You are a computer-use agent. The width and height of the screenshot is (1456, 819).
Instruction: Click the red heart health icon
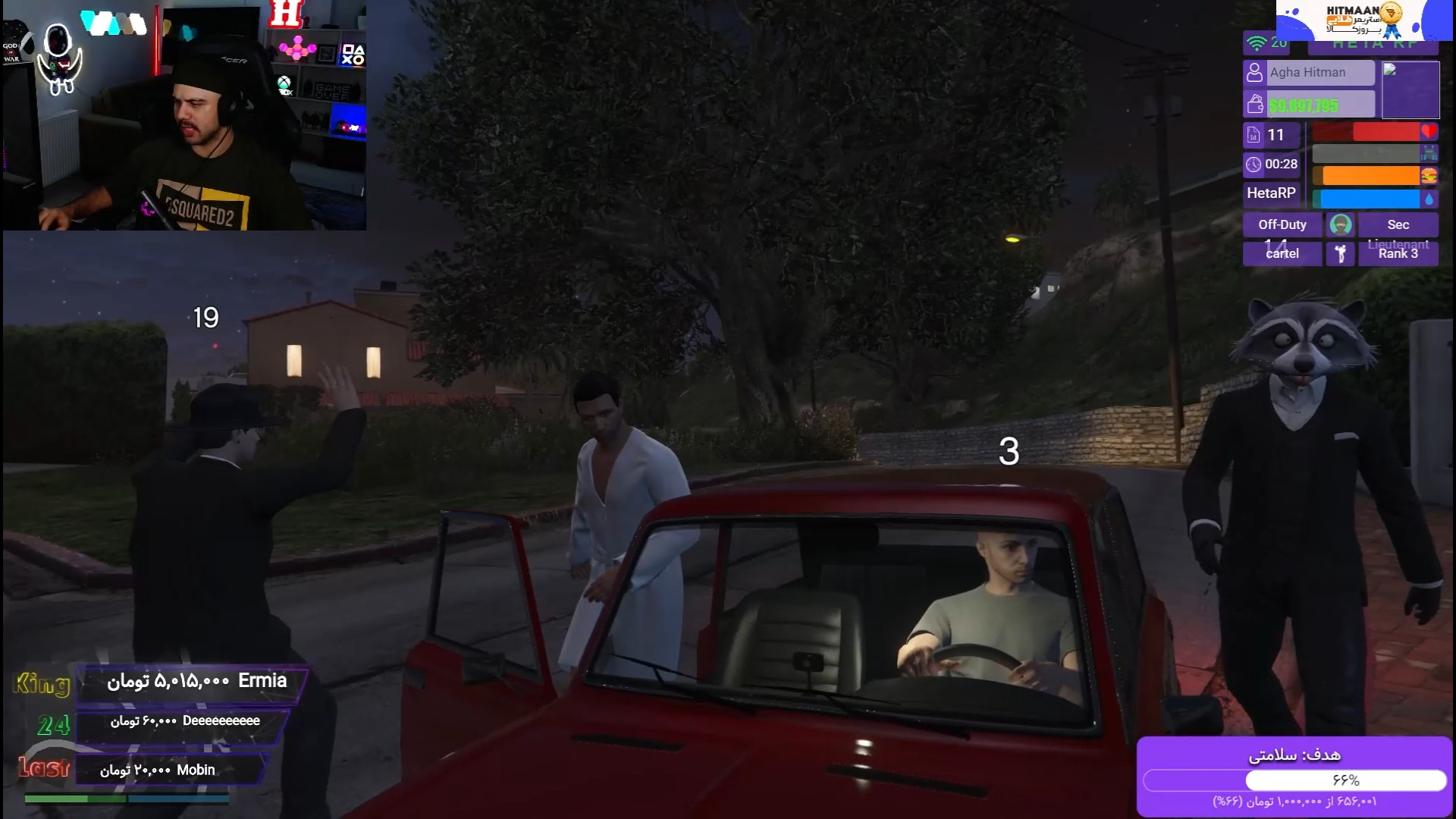[1429, 132]
